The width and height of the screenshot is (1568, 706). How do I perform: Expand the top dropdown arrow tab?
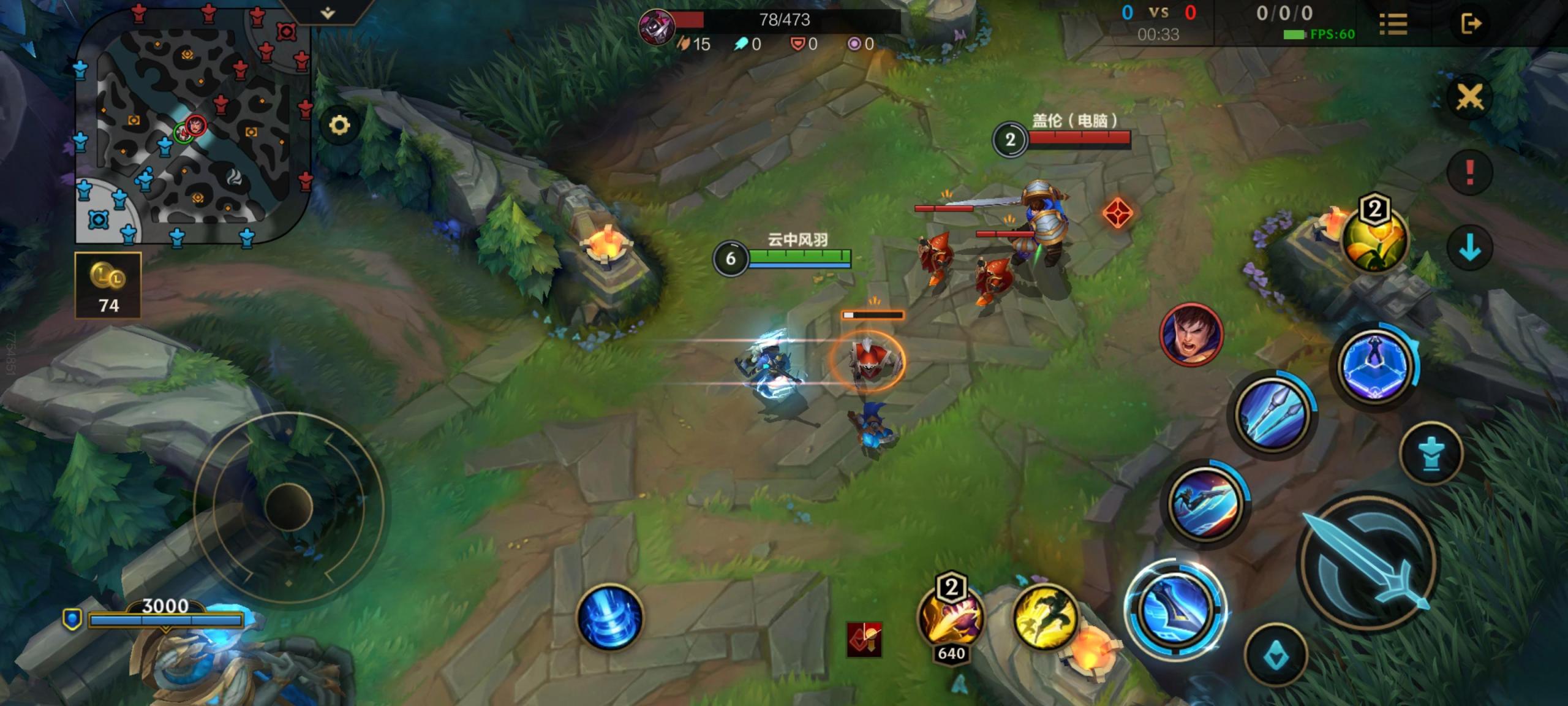point(328,12)
